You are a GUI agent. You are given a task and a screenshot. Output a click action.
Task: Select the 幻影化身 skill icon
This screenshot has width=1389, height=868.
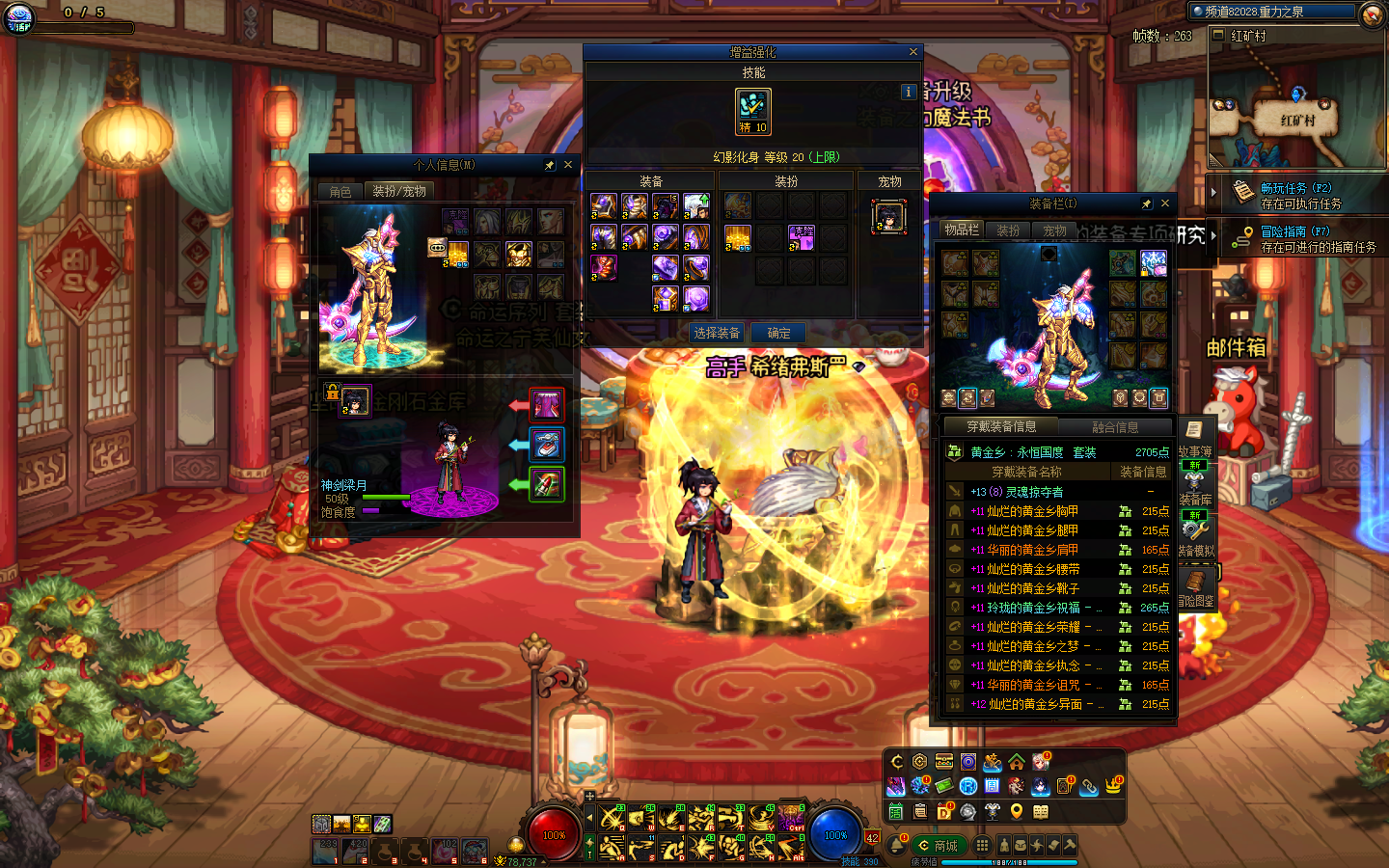(752, 110)
